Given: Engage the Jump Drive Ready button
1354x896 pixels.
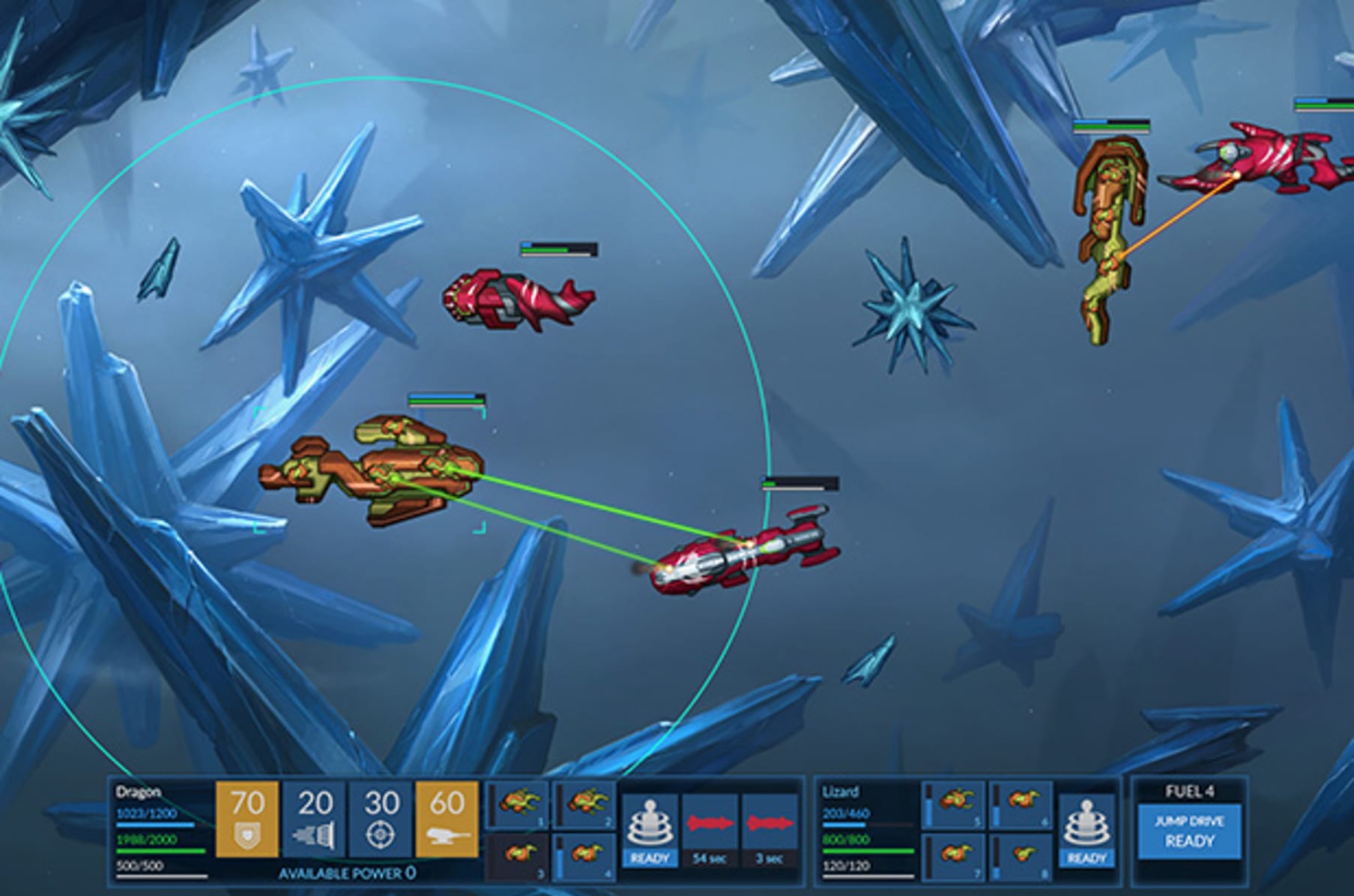Looking at the screenshot, I should click(x=1189, y=831).
